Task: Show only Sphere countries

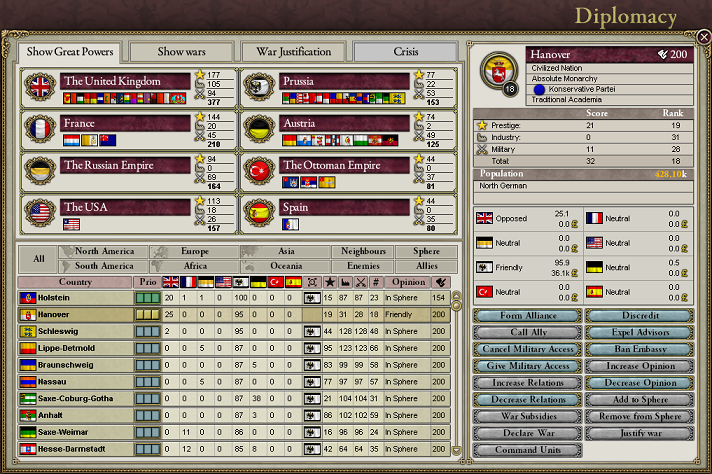Action: tap(426, 252)
